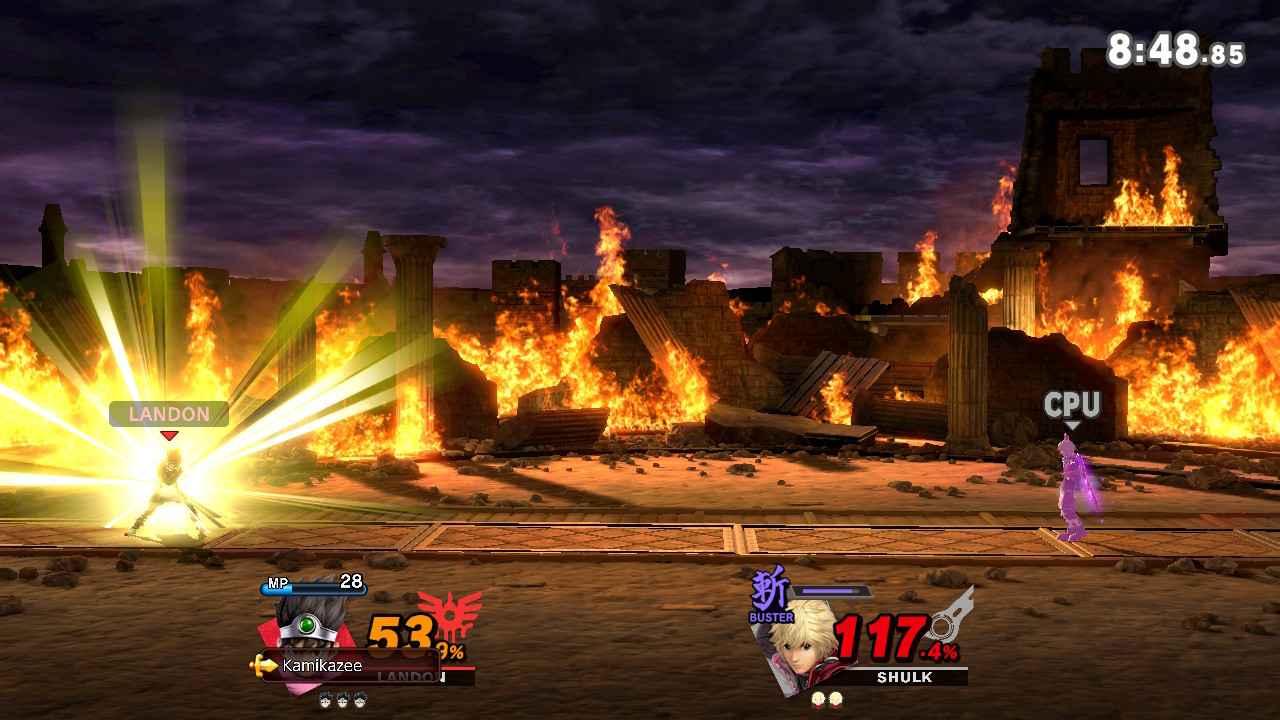The width and height of the screenshot is (1280, 720).
Task: Toggle the BUSTER art label
Action: (771, 618)
